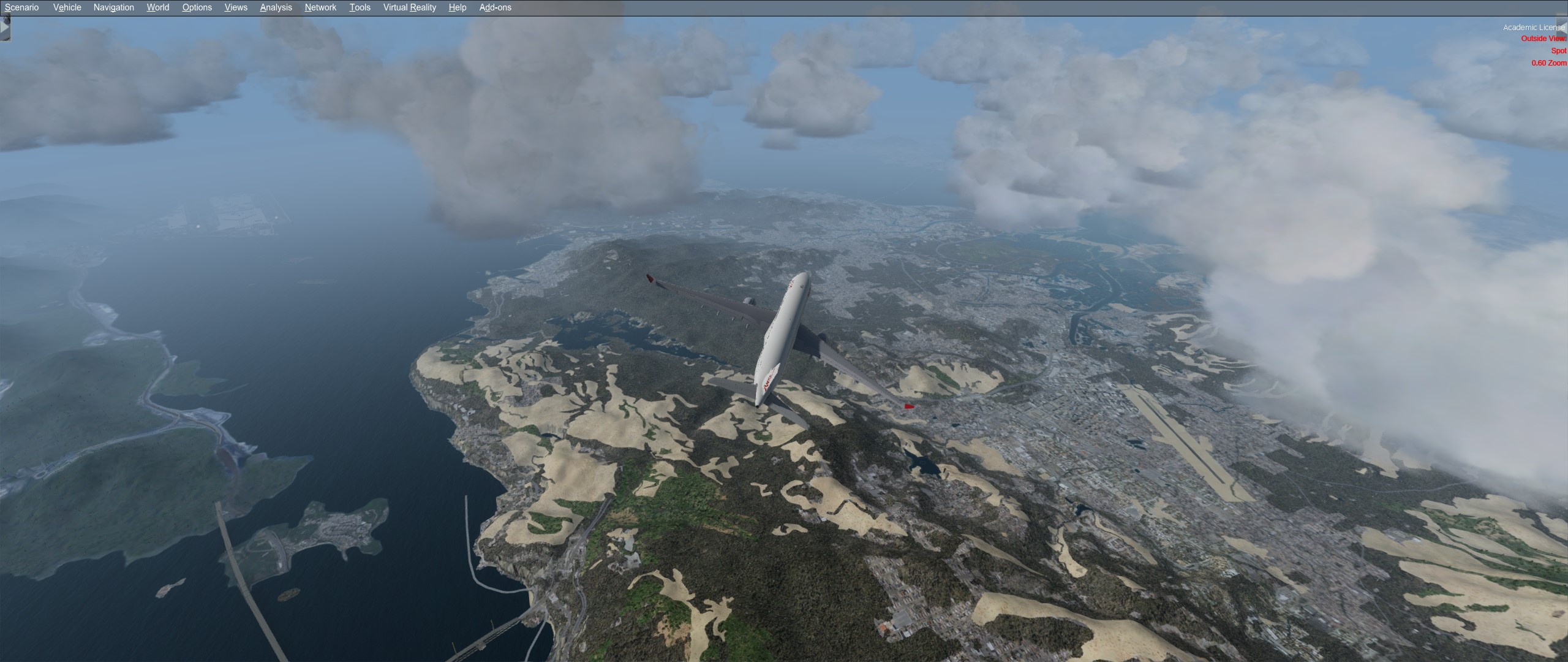
Task: Select the Network menu
Action: 320,7
